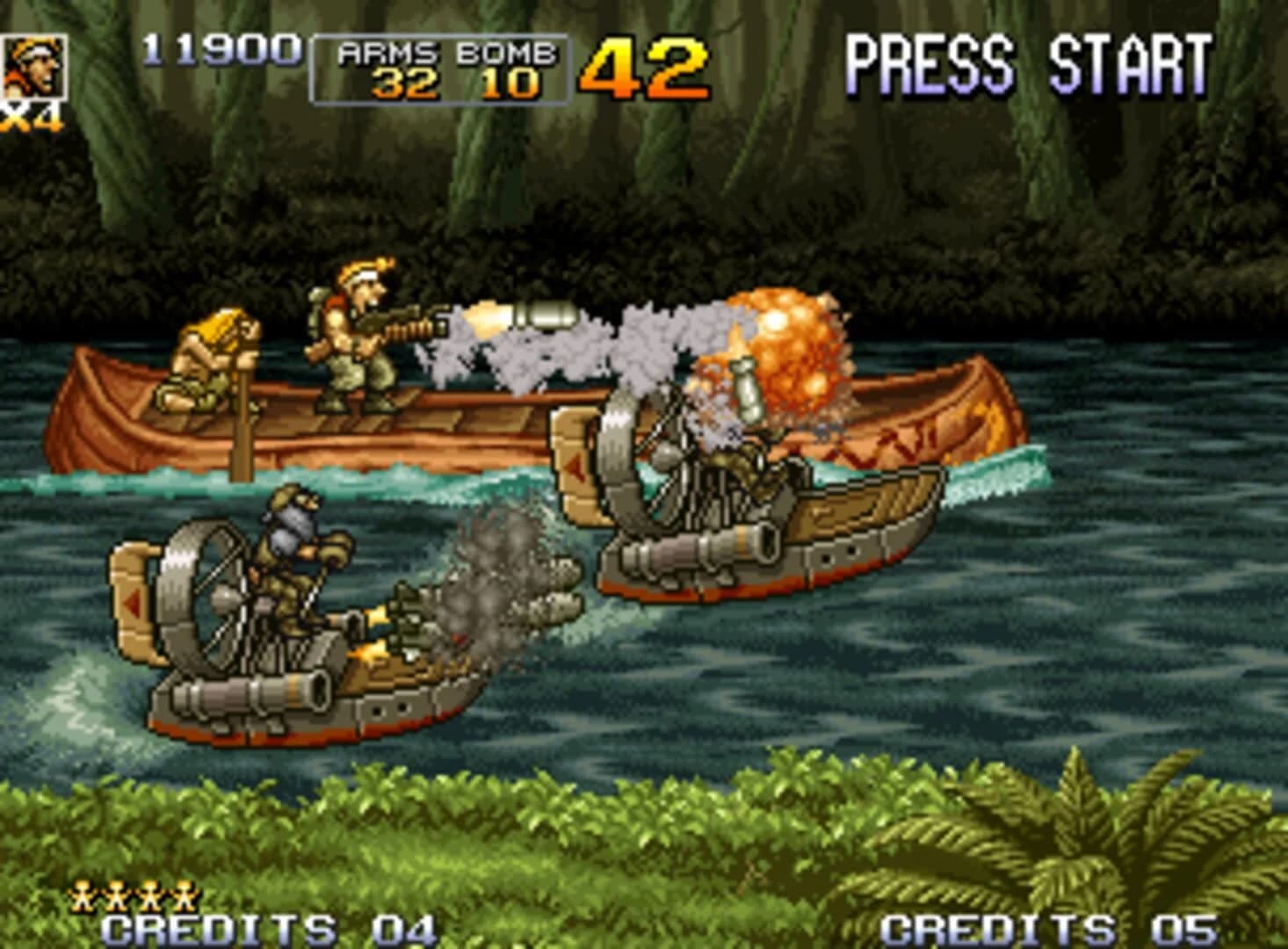
Task: Click the CREDITS 04 label
Action: [264, 929]
